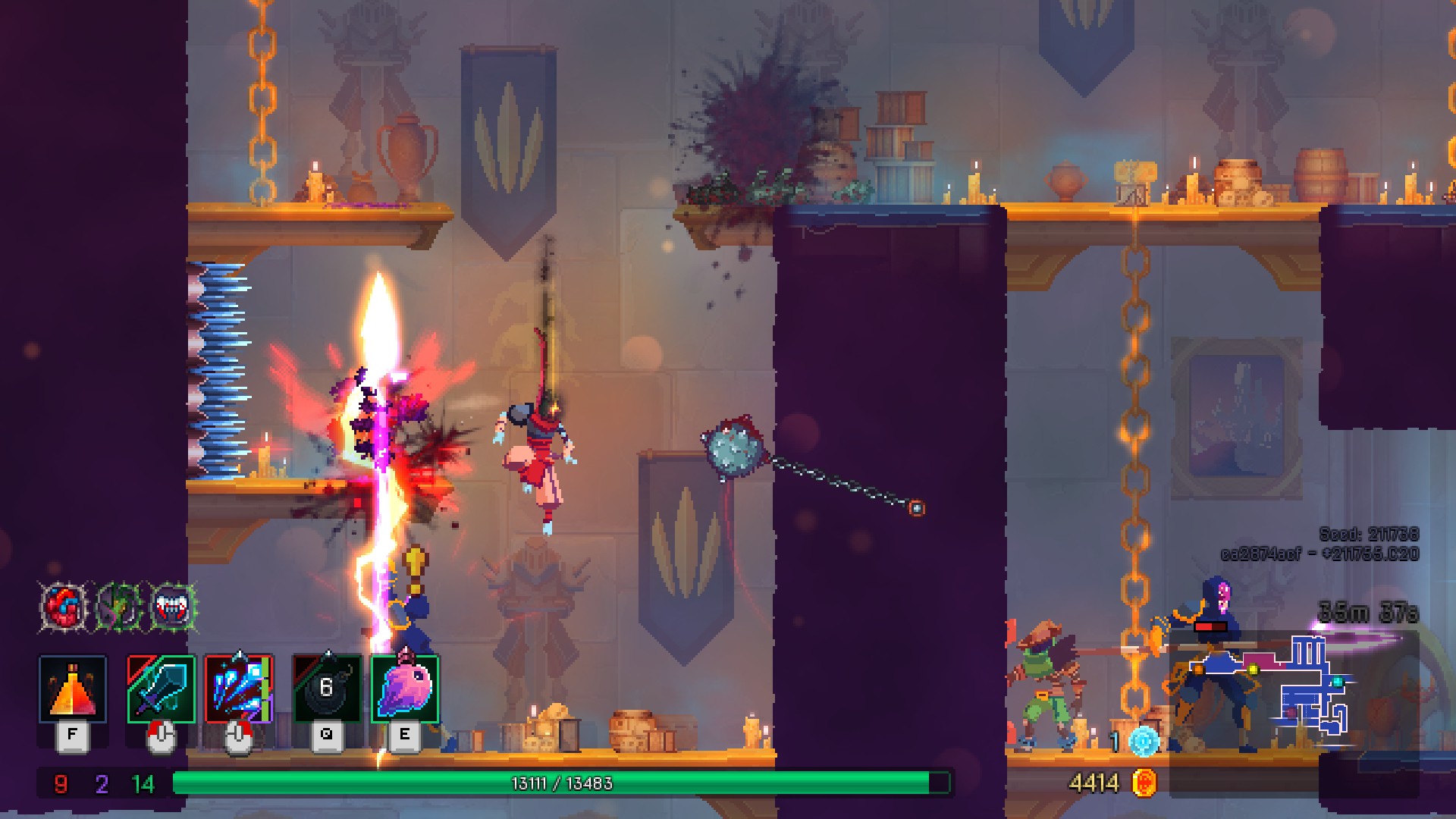Select the ice shards weapon slot
The height and width of the screenshot is (819, 1456).
pos(239,689)
